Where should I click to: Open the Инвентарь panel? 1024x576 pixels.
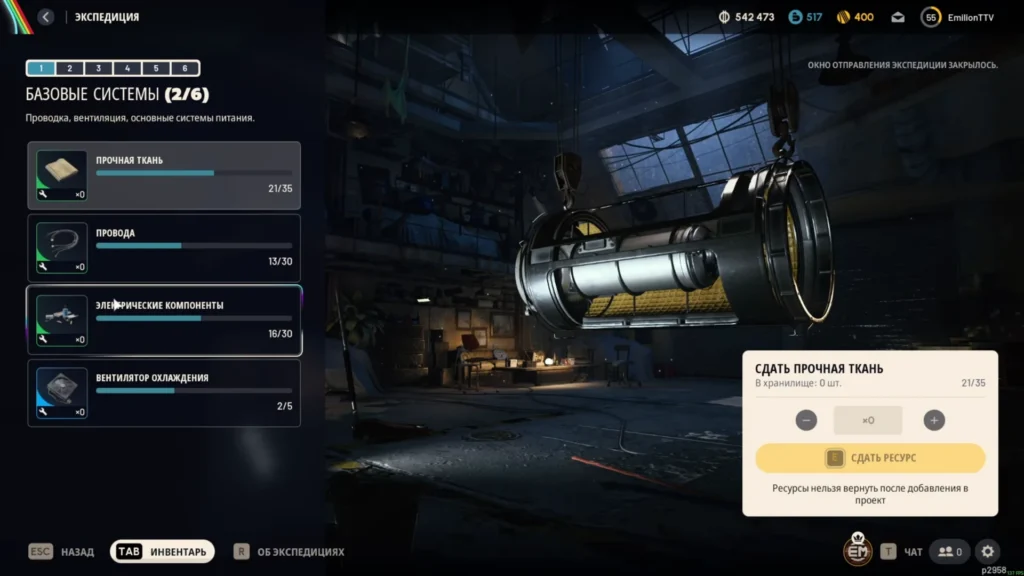[162, 551]
